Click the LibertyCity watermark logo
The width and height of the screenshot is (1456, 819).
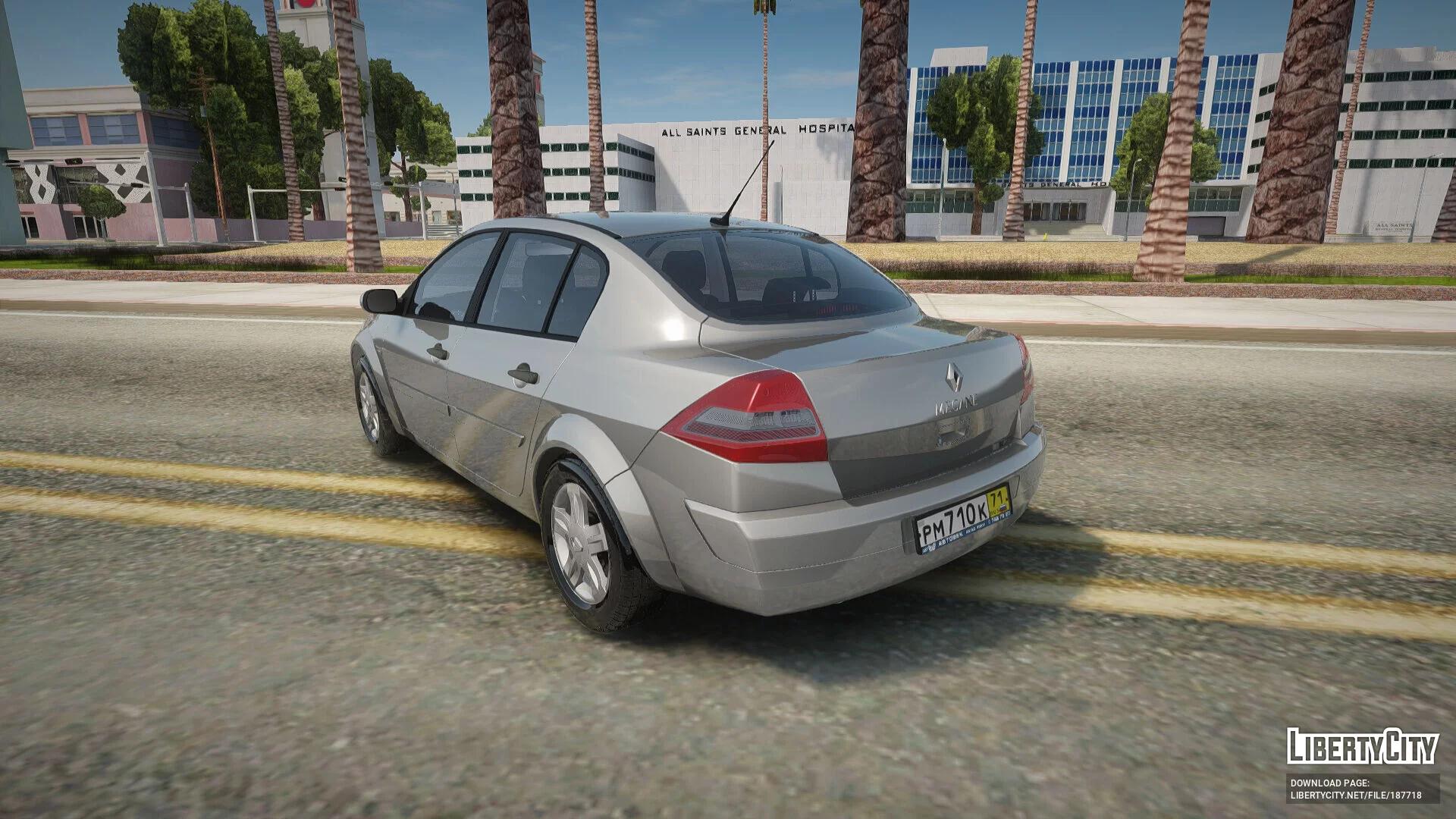[x=1362, y=746]
